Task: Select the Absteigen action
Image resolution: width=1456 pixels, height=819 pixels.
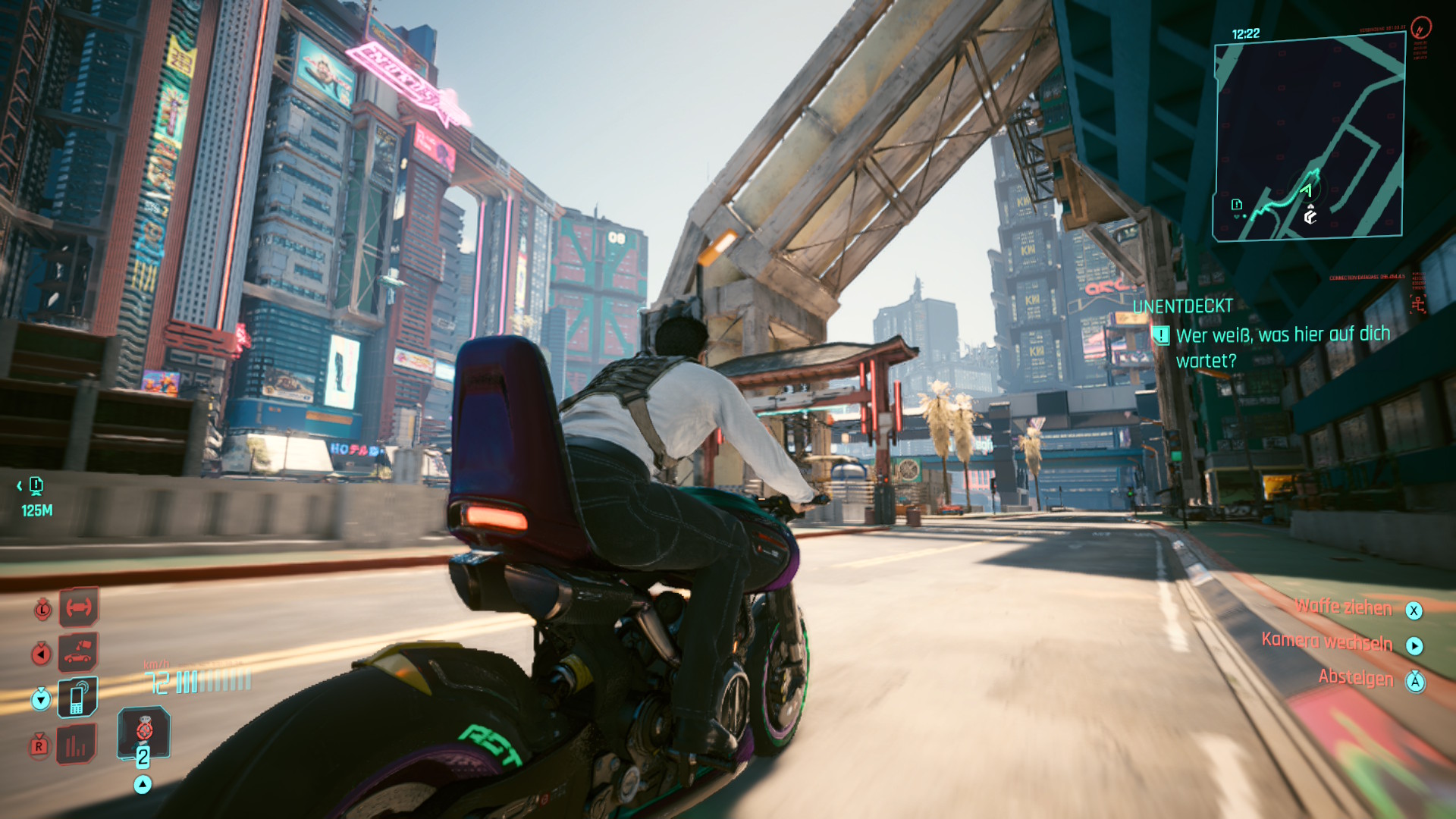Action: (x=1355, y=677)
